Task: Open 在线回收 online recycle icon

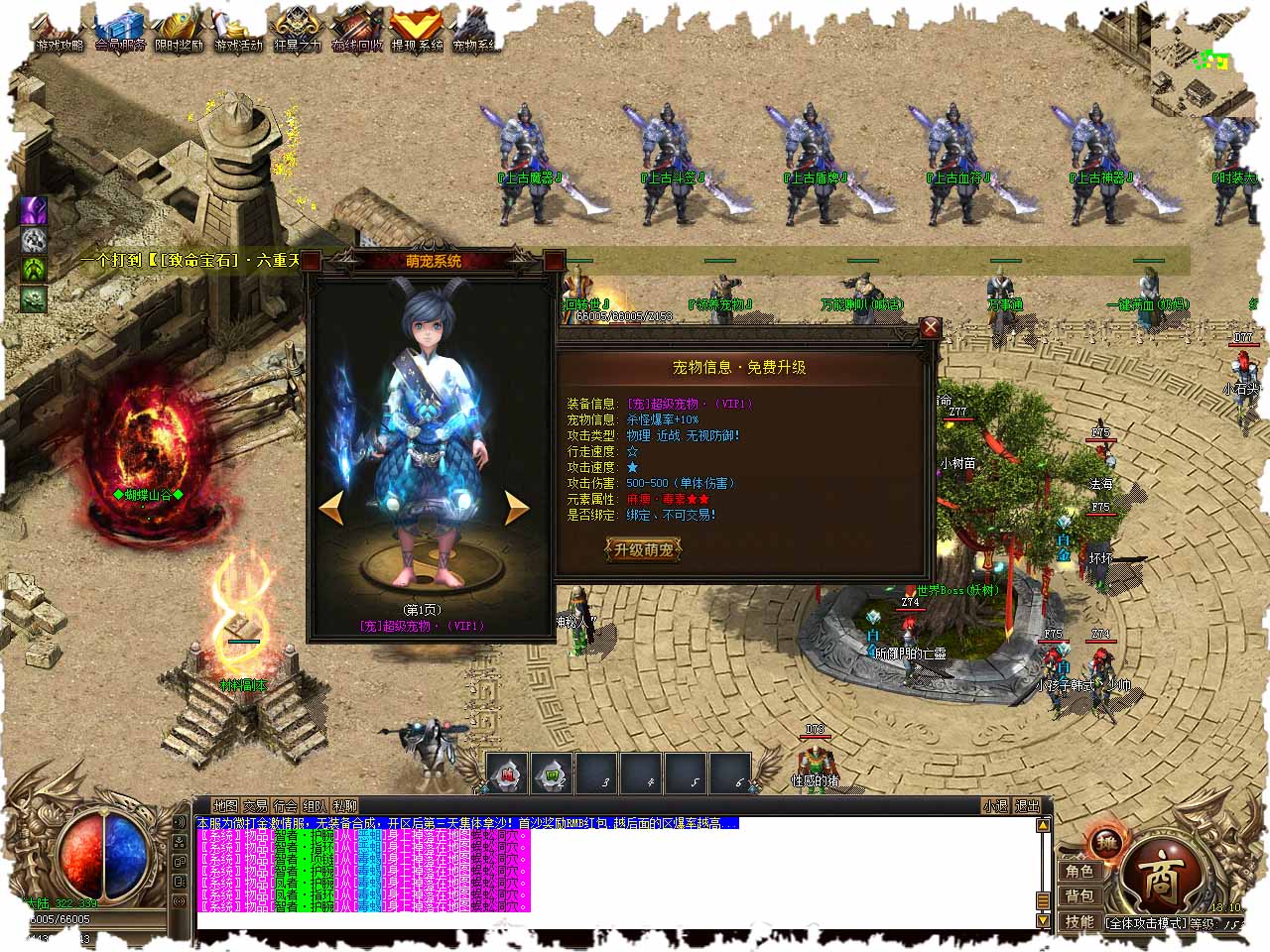Action: coord(357,32)
